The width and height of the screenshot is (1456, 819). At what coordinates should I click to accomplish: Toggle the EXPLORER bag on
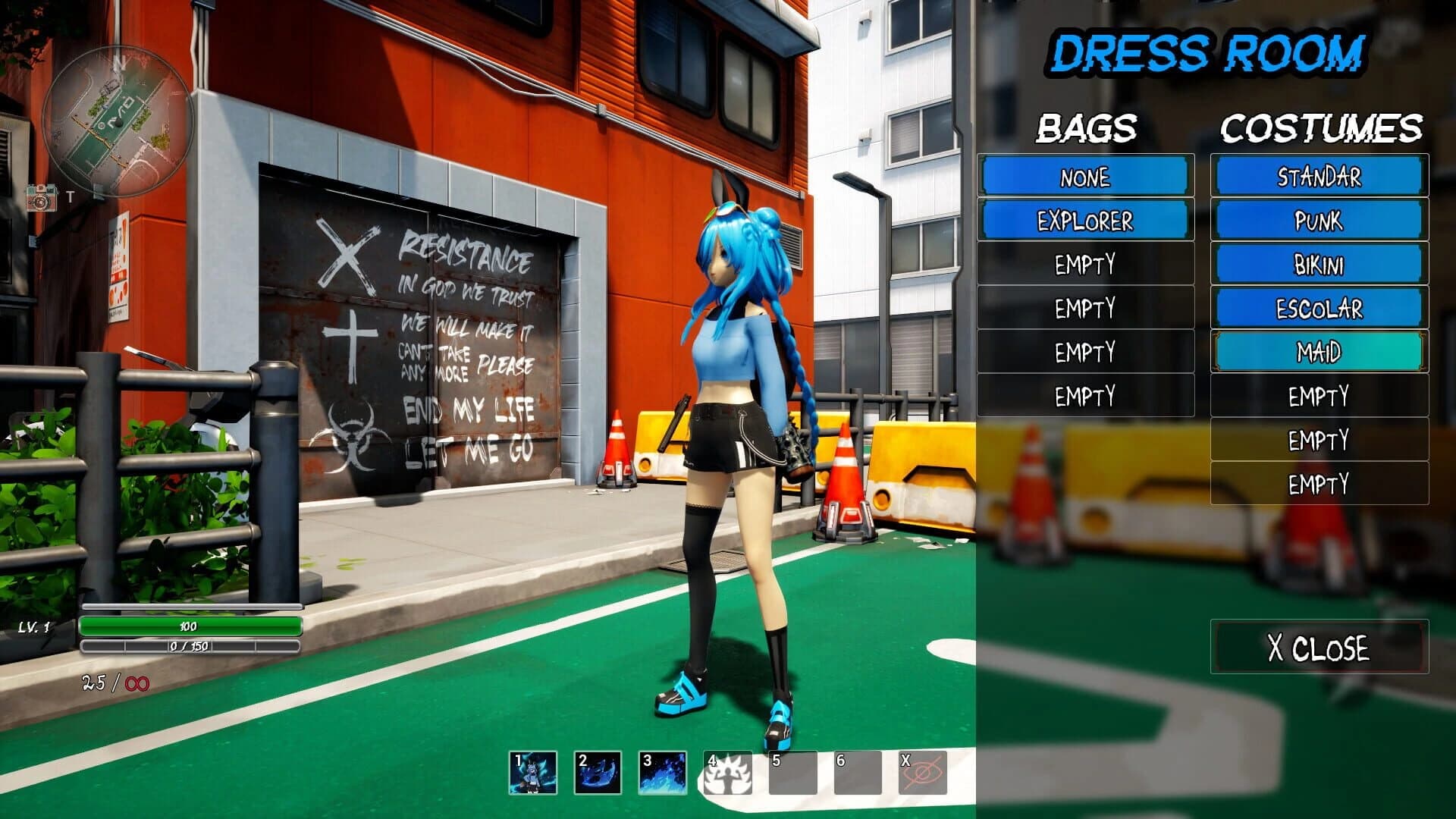coord(1086,221)
